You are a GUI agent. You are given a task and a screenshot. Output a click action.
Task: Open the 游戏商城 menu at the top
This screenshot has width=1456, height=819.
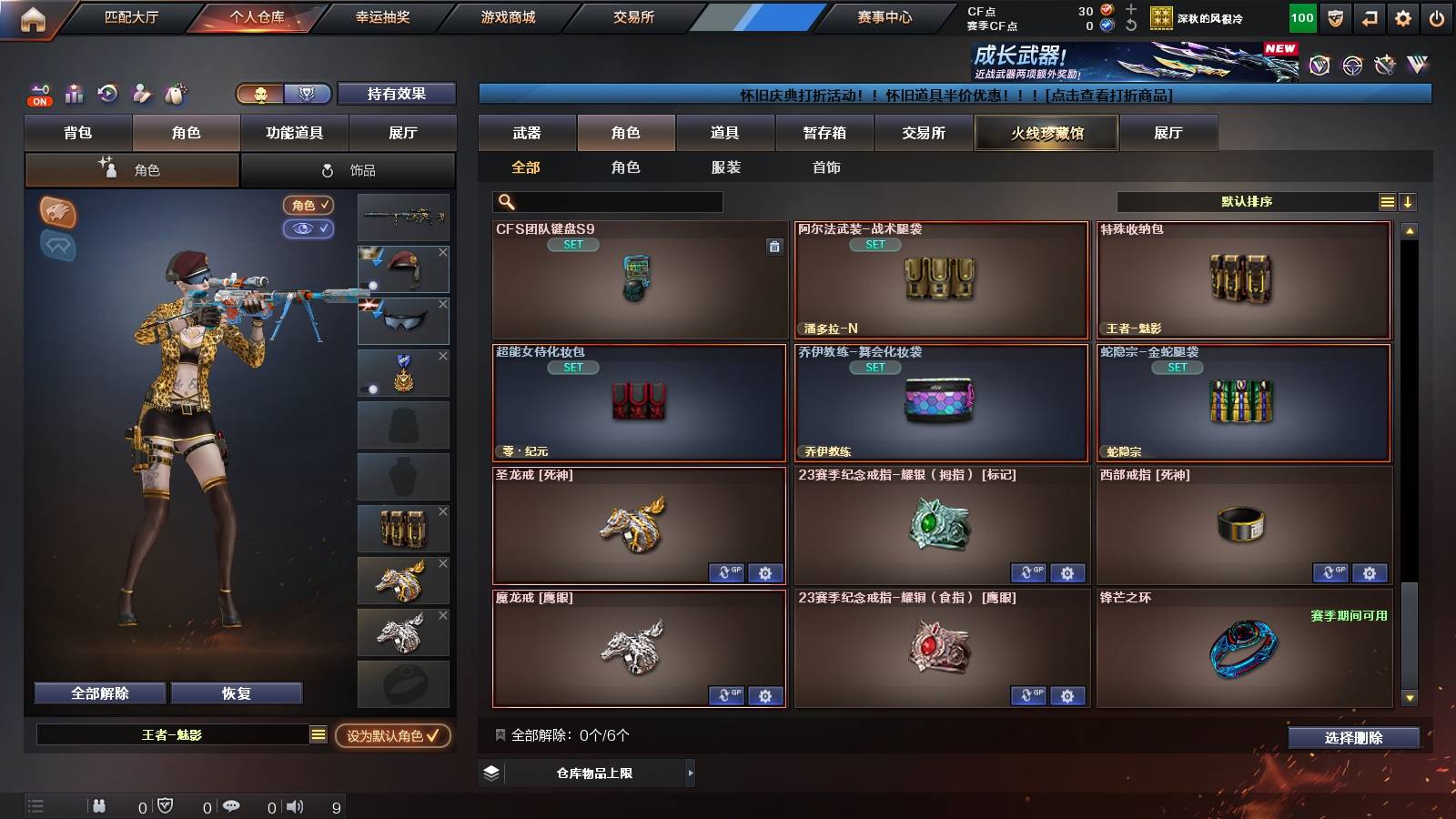[506, 16]
